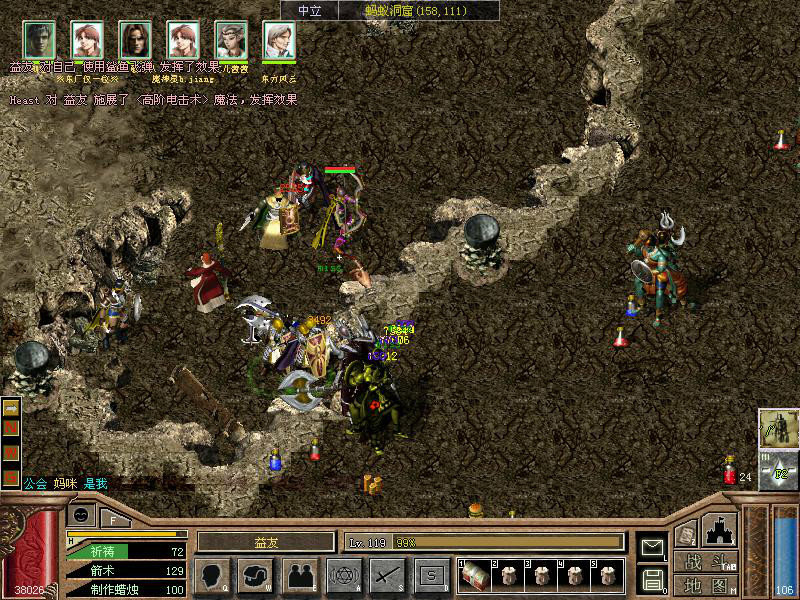Use the treasure chest in hotbar slot 1

coord(474,575)
